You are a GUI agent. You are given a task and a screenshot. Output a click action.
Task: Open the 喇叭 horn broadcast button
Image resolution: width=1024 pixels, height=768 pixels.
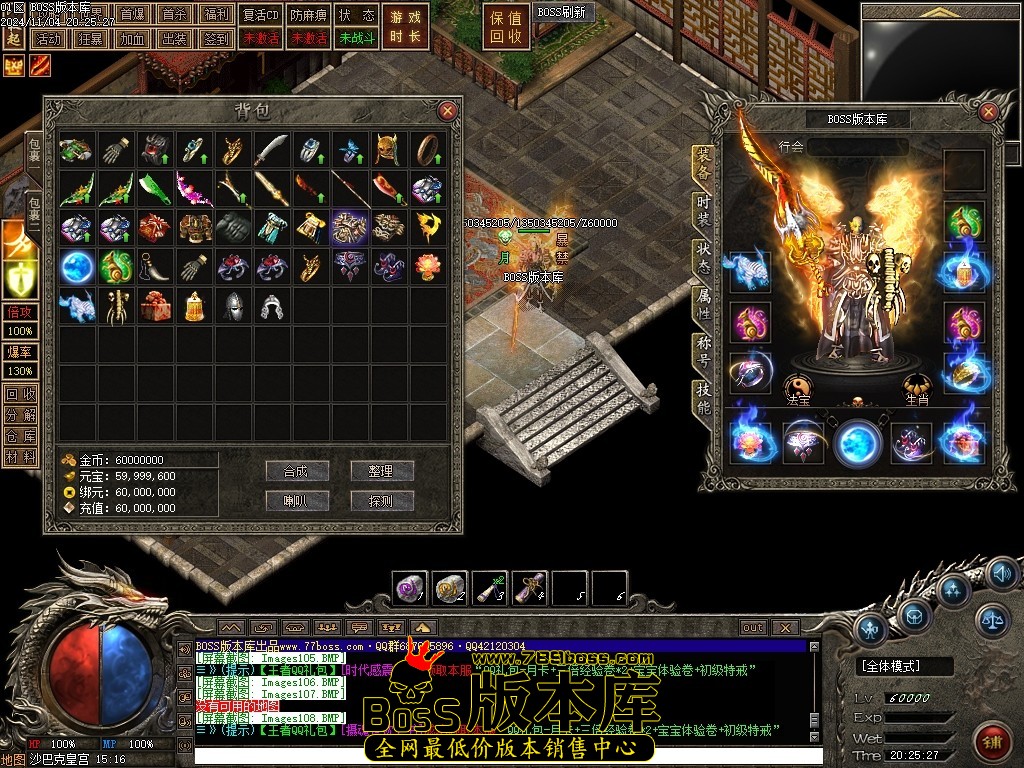tap(297, 501)
